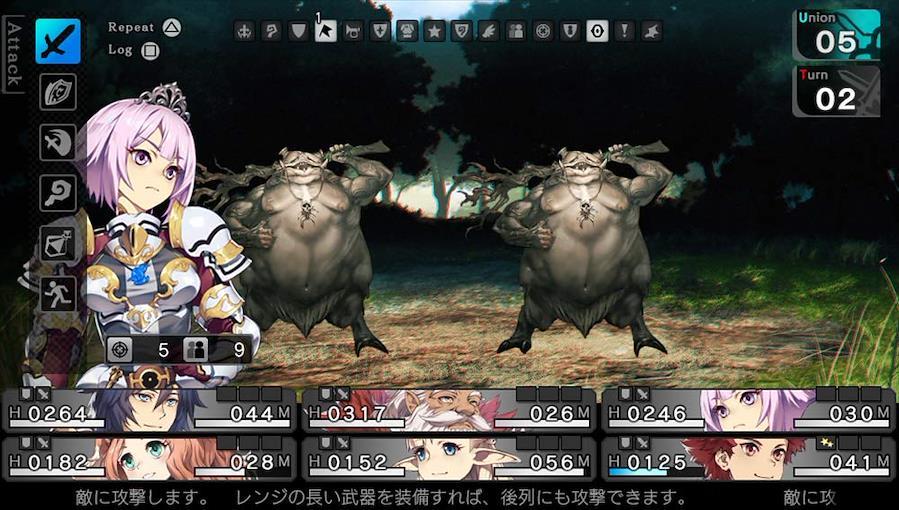
Task: Select the red-haired character's panel with 125 HP
Action: click(747, 459)
